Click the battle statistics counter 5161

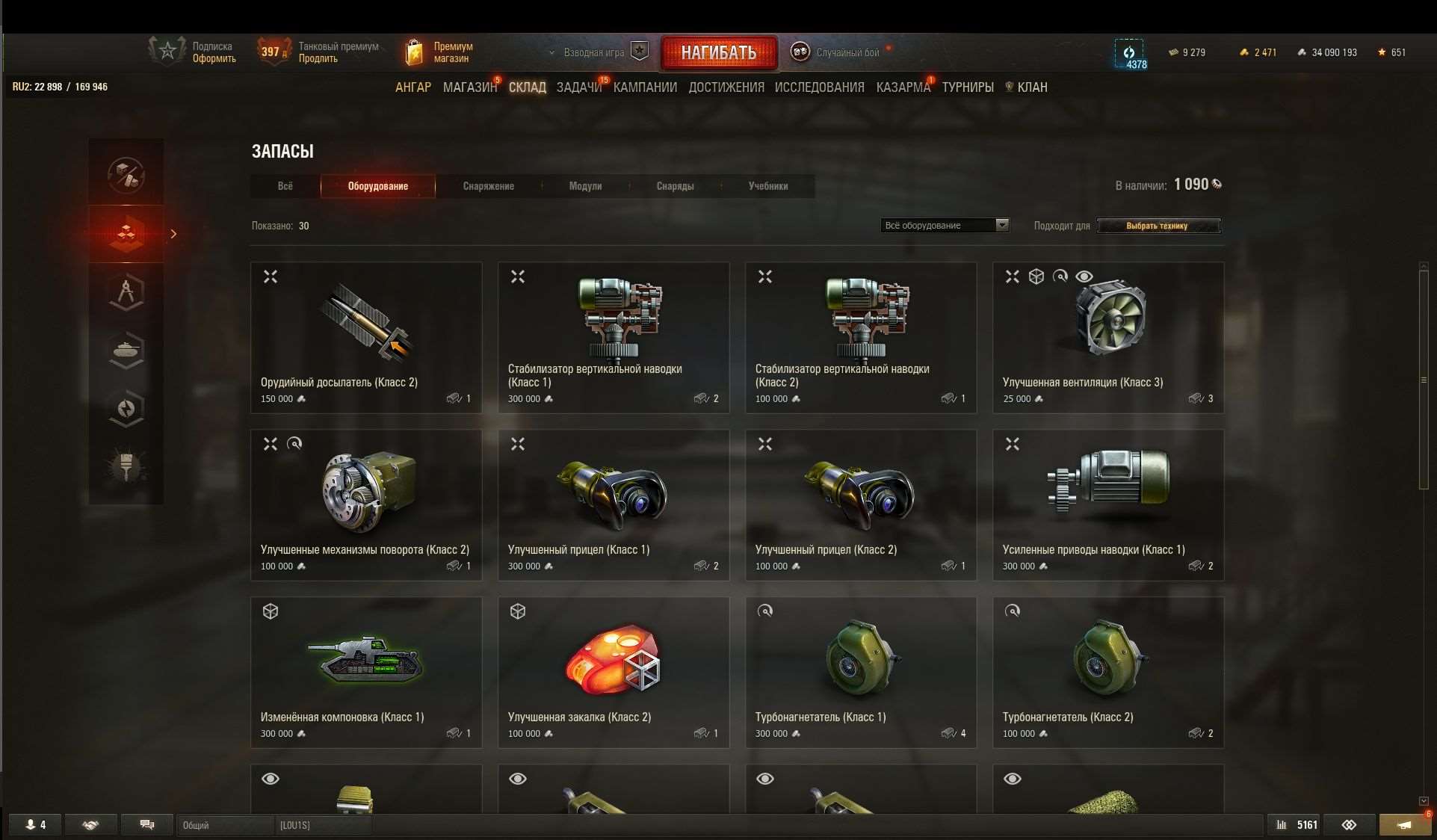(1295, 824)
